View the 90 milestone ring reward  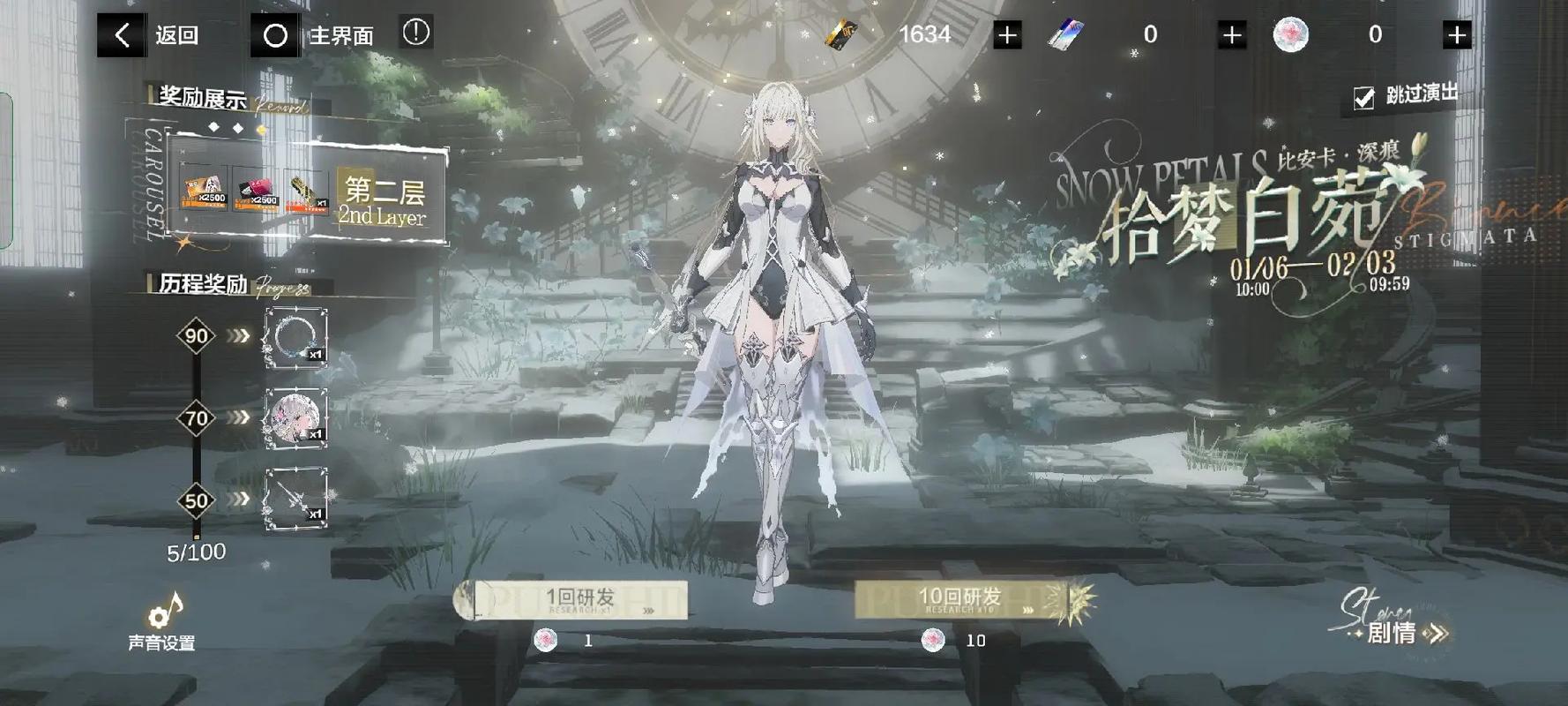tap(295, 337)
